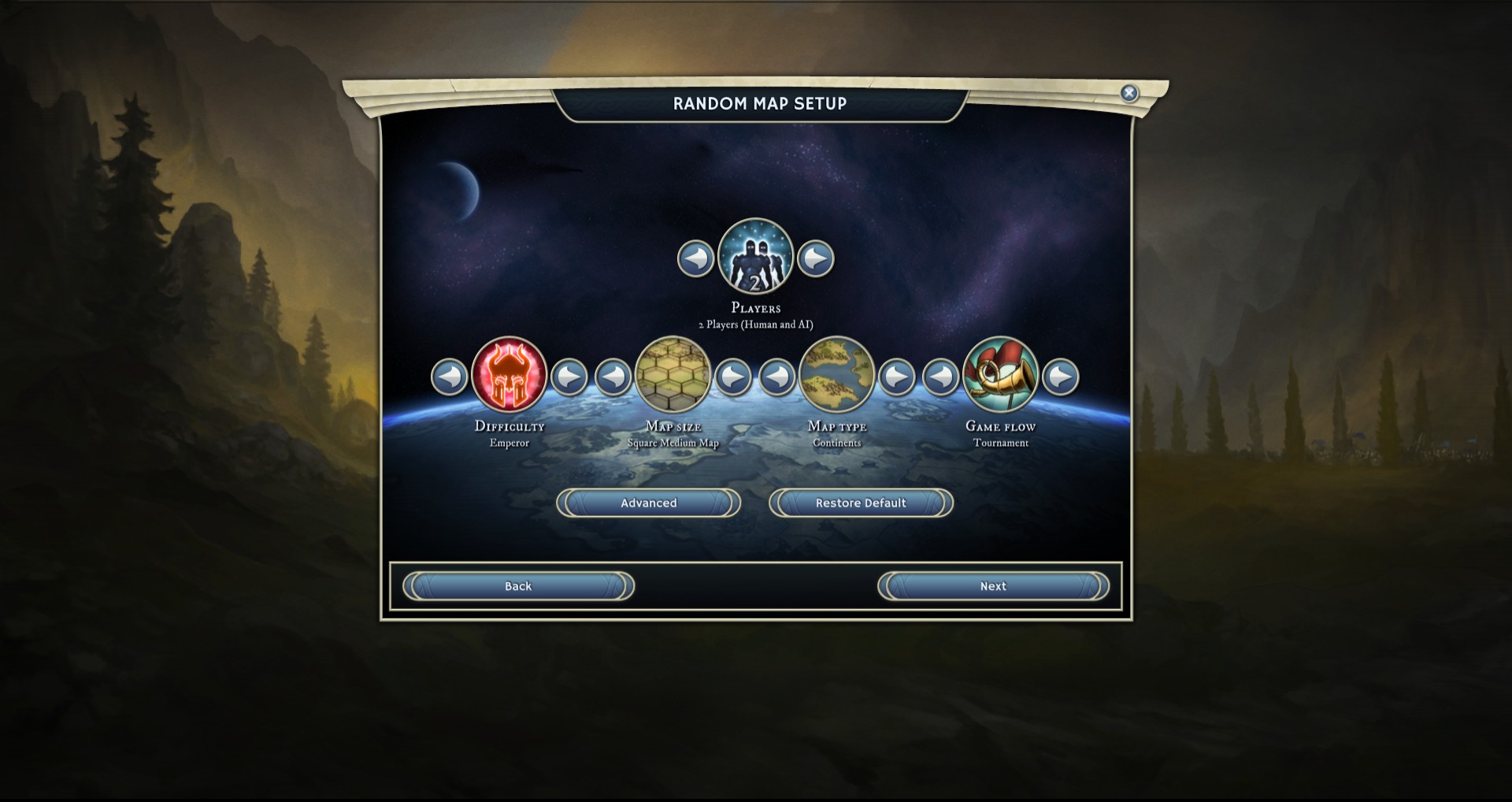Click the Continents map type icon
Image resolution: width=1512 pixels, height=802 pixels.
[837, 375]
